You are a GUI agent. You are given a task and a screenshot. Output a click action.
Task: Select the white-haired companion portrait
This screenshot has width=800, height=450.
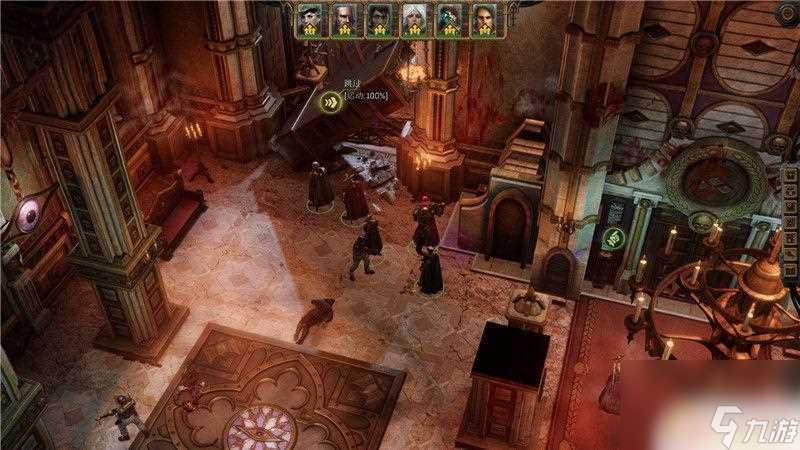415,19
